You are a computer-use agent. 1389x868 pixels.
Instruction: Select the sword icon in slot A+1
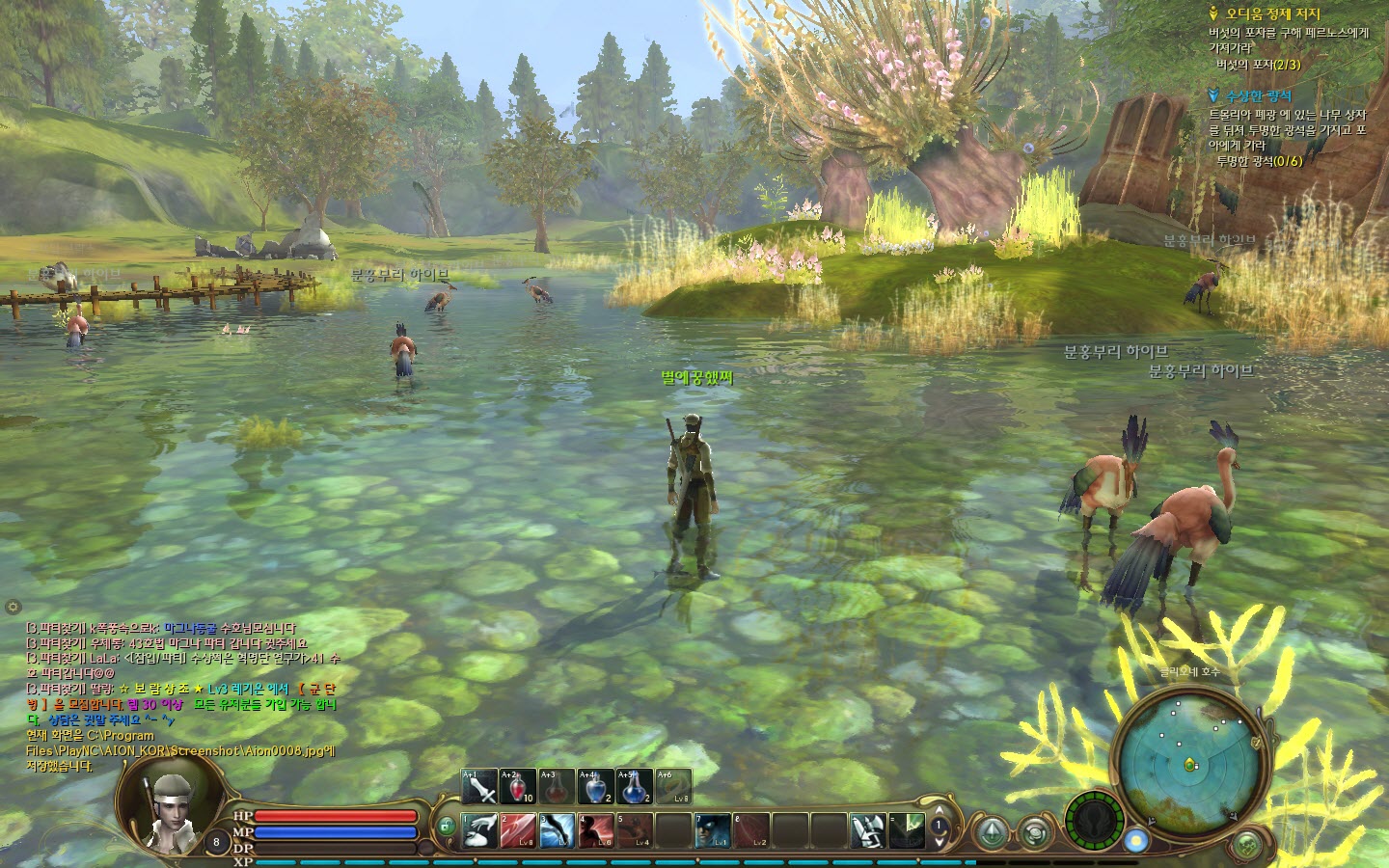pyautogui.click(x=479, y=788)
